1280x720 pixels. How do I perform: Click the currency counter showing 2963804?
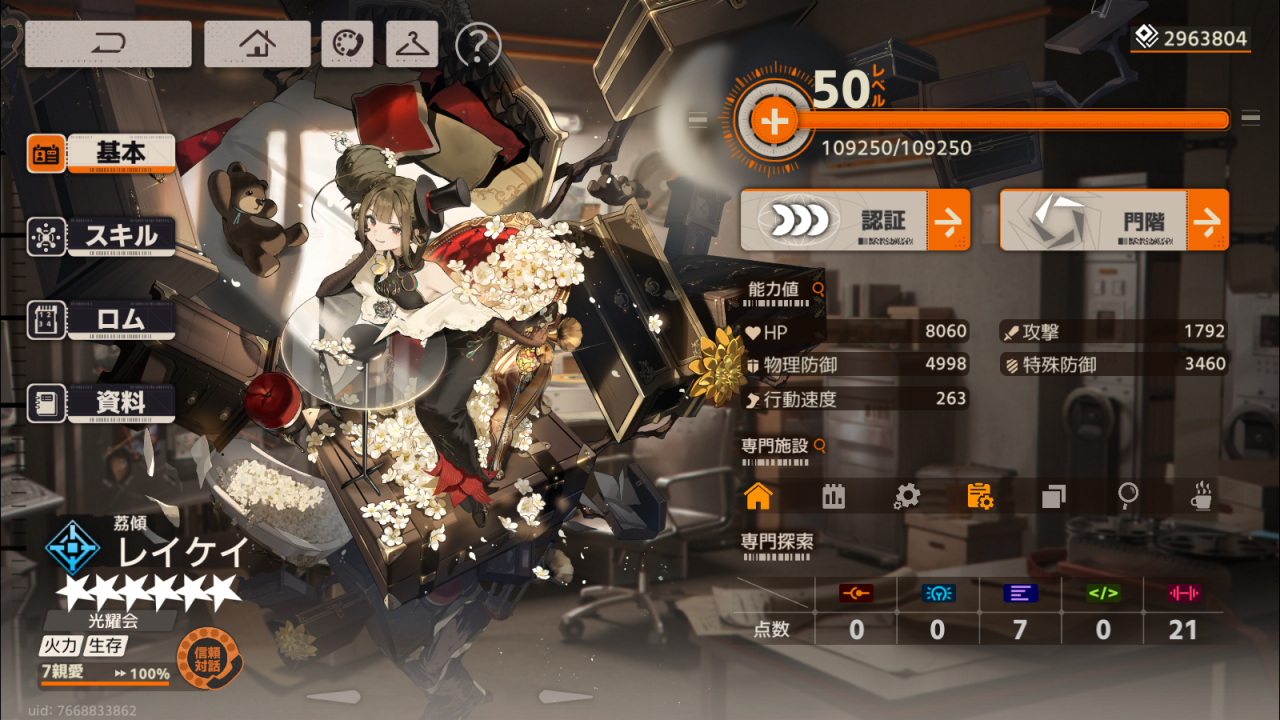point(1191,39)
